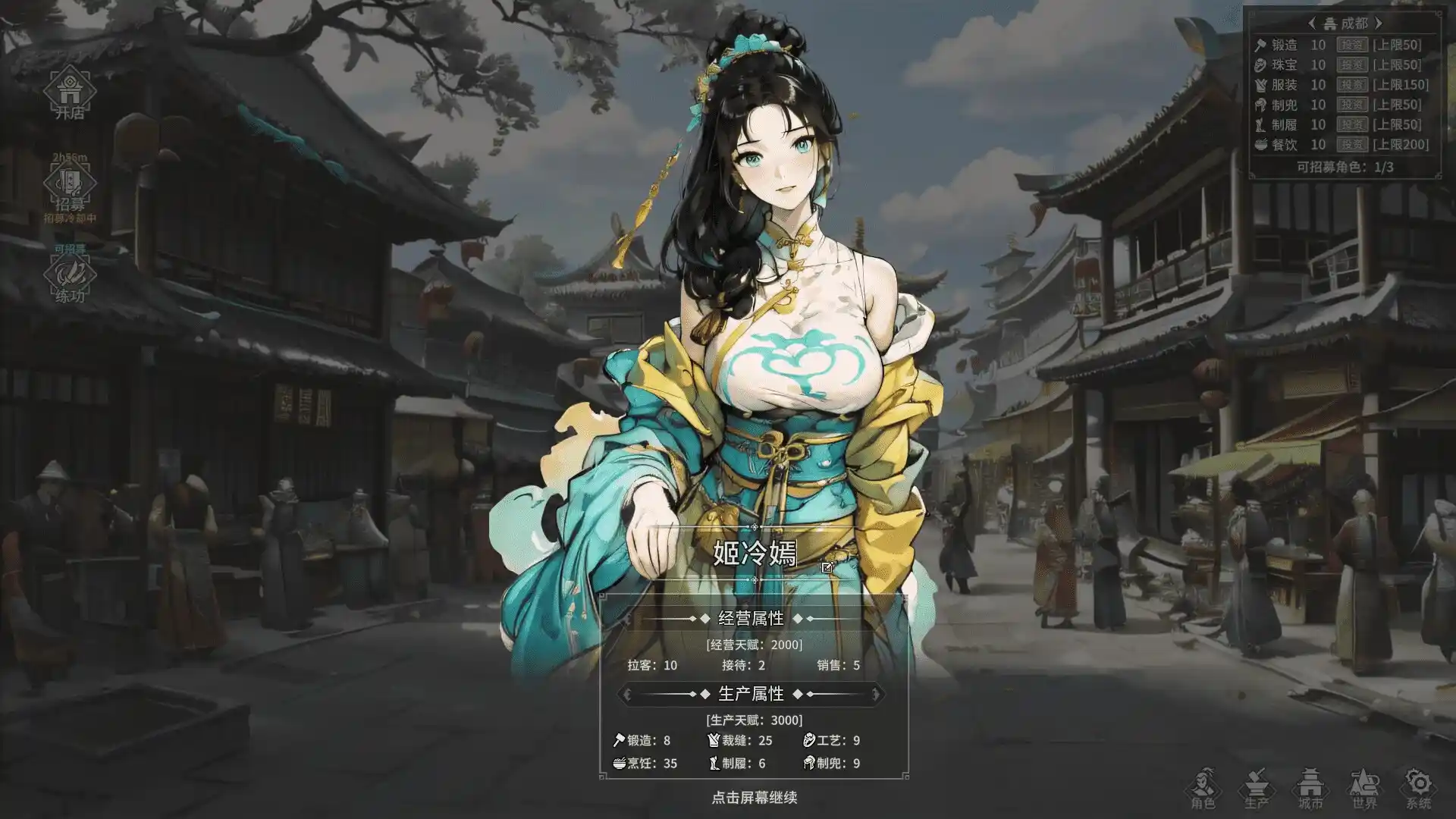Open the 世界 world menu
The image size is (1456, 819).
(1364, 785)
